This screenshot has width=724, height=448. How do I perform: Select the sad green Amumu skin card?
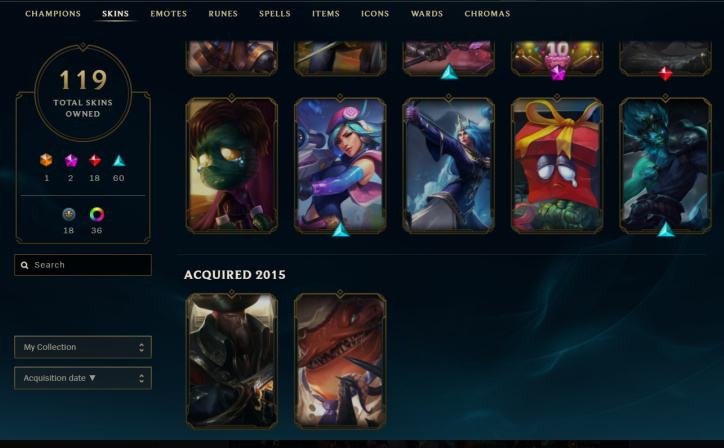(x=232, y=165)
